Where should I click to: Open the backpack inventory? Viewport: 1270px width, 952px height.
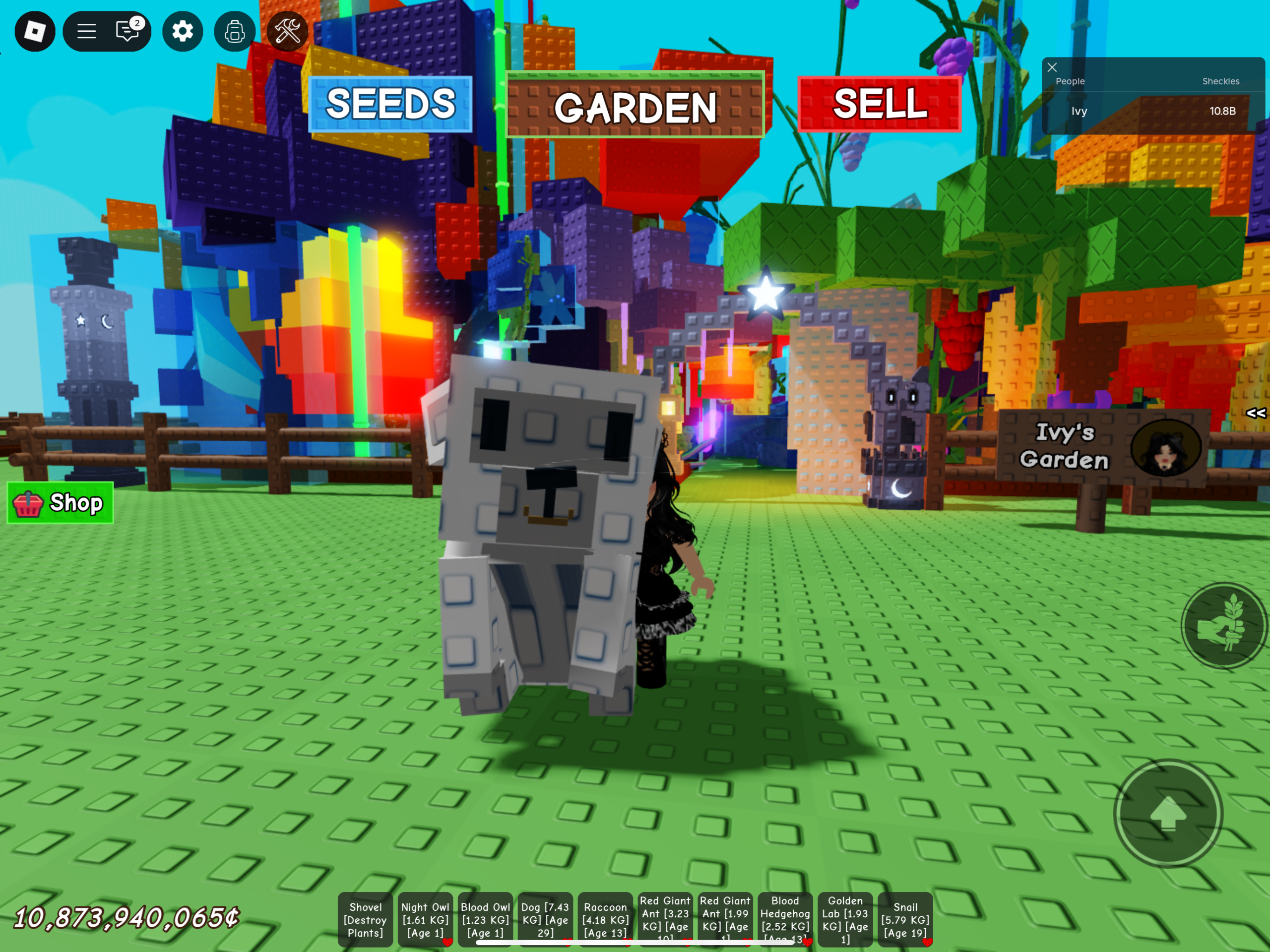click(234, 31)
